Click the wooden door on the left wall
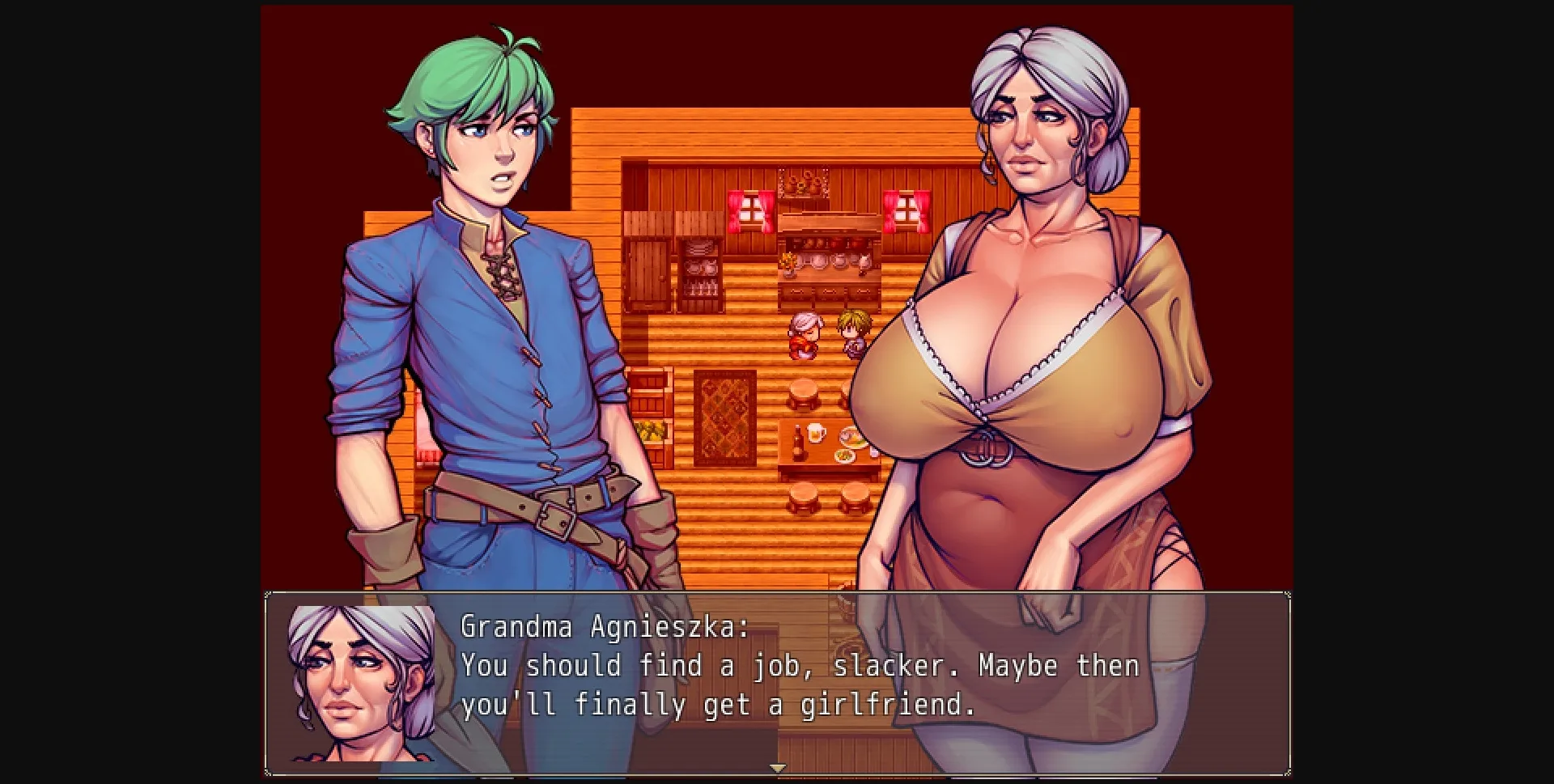The width and height of the screenshot is (1554, 784). point(648,272)
